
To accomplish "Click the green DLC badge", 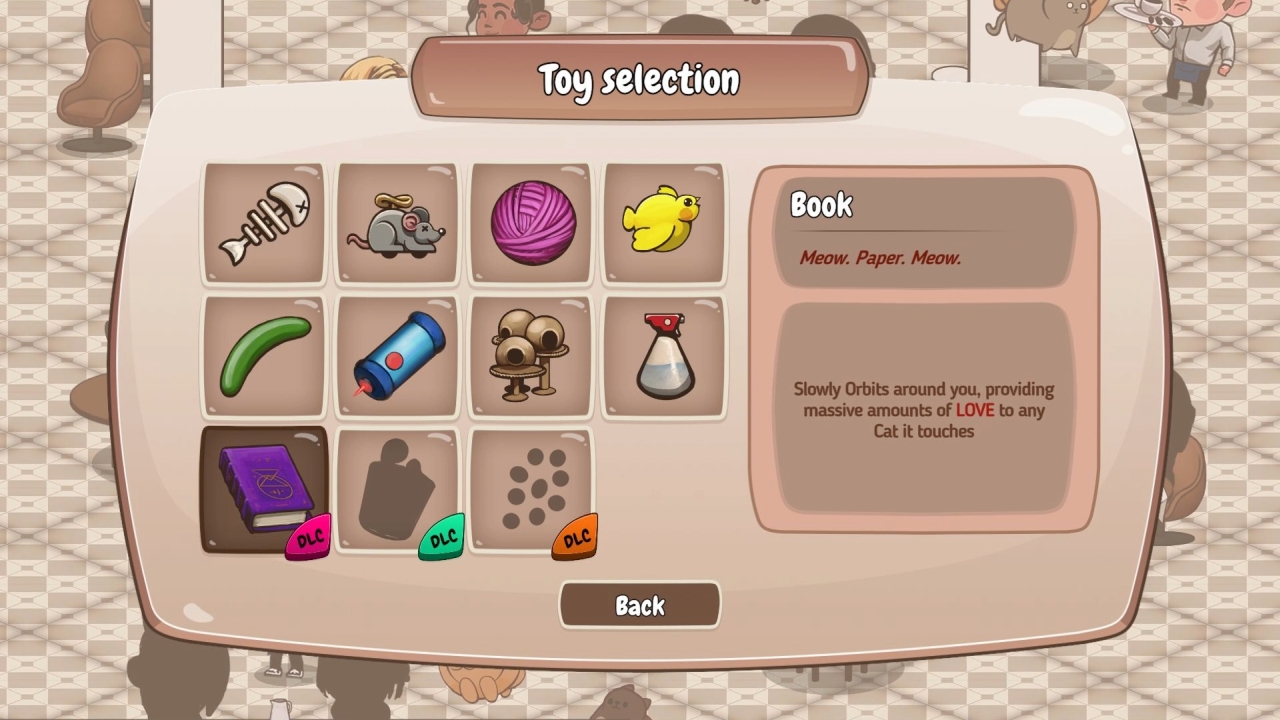I will [x=441, y=537].
